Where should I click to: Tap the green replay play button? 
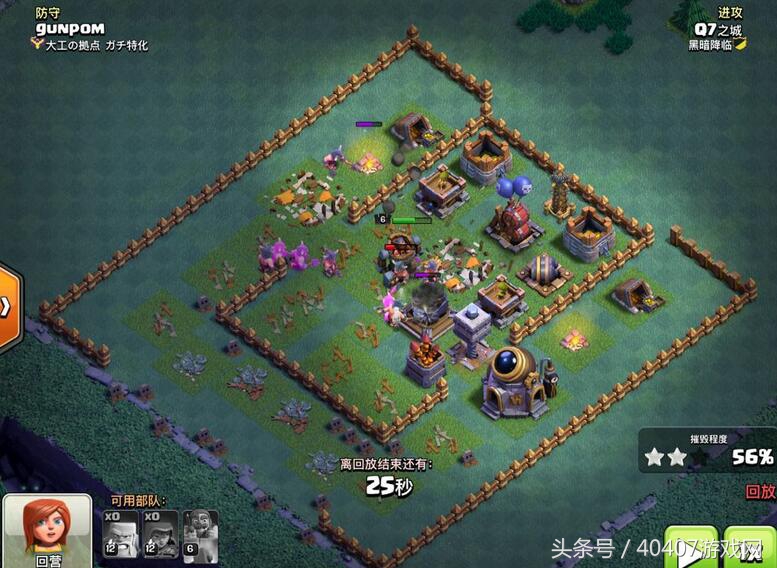691,548
